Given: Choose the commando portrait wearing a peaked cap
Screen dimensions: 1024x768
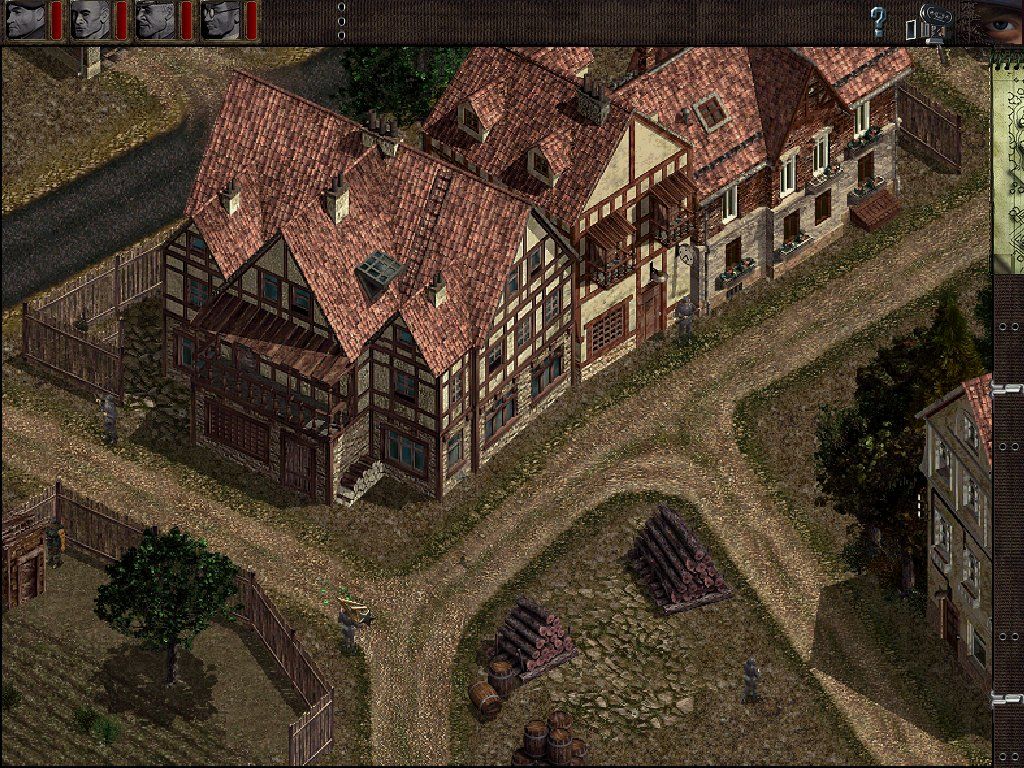Looking at the screenshot, I should click(155, 20).
